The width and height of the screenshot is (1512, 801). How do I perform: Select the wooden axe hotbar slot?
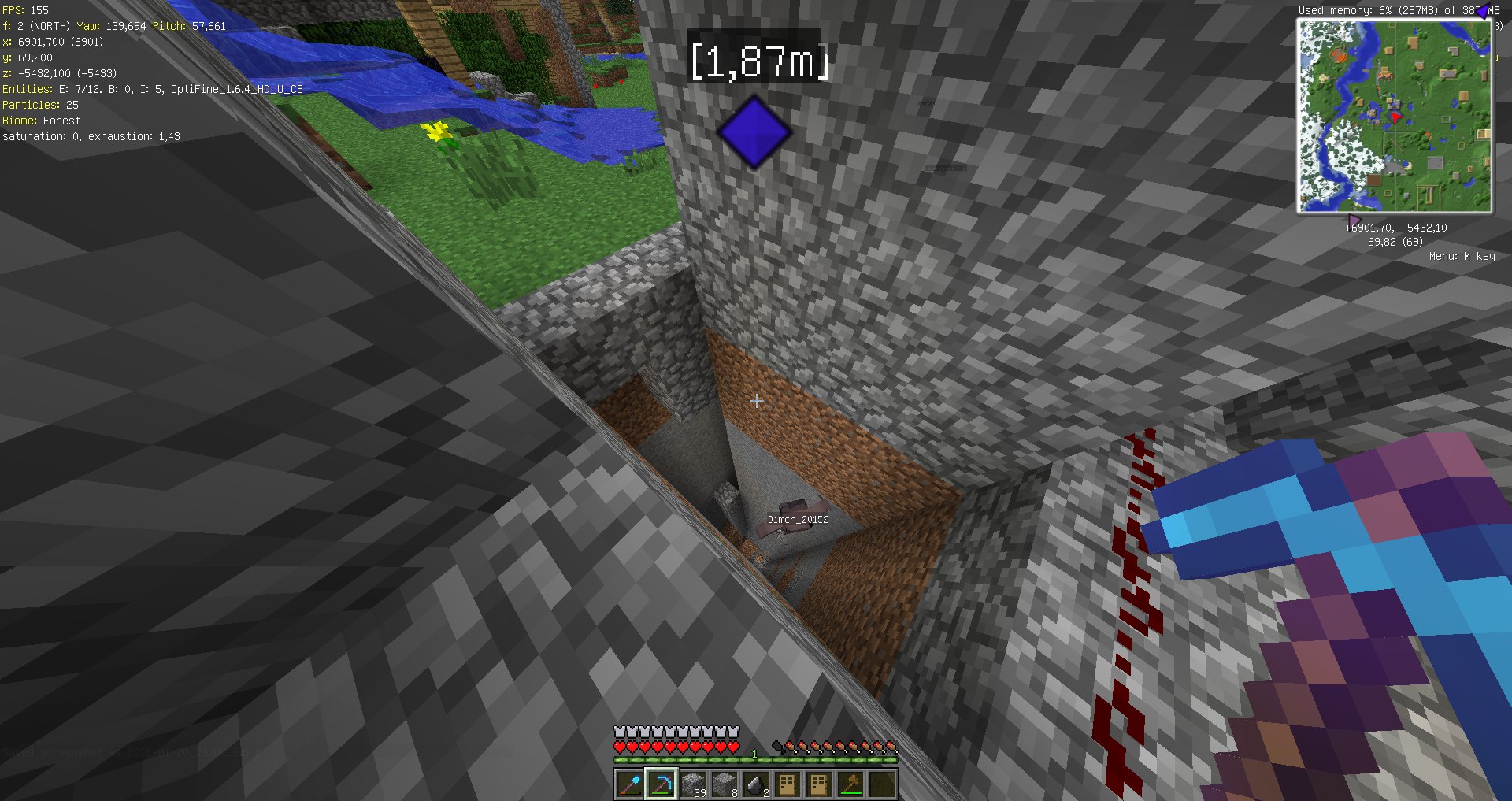click(850, 784)
